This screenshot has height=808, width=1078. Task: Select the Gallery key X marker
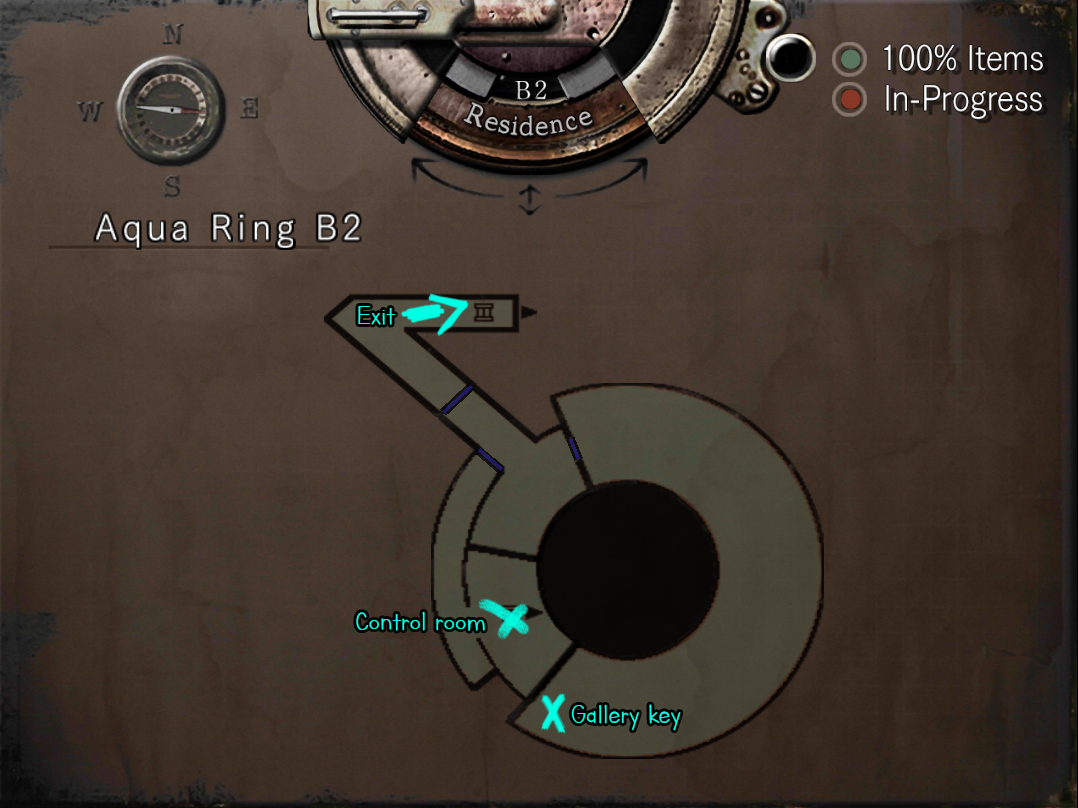tap(552, 712)
